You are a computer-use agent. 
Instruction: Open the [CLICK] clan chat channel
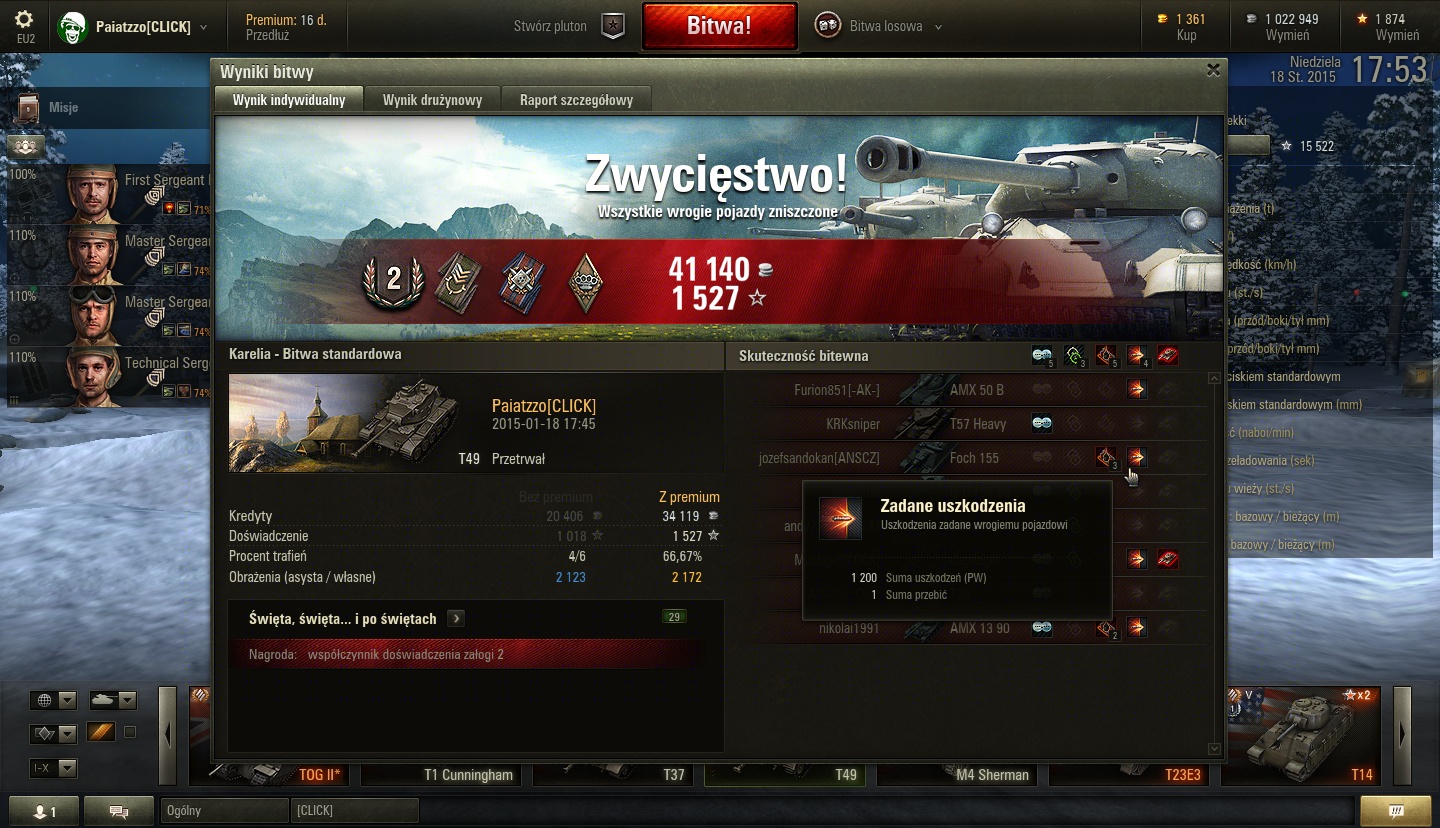click(x=354, y=810)
